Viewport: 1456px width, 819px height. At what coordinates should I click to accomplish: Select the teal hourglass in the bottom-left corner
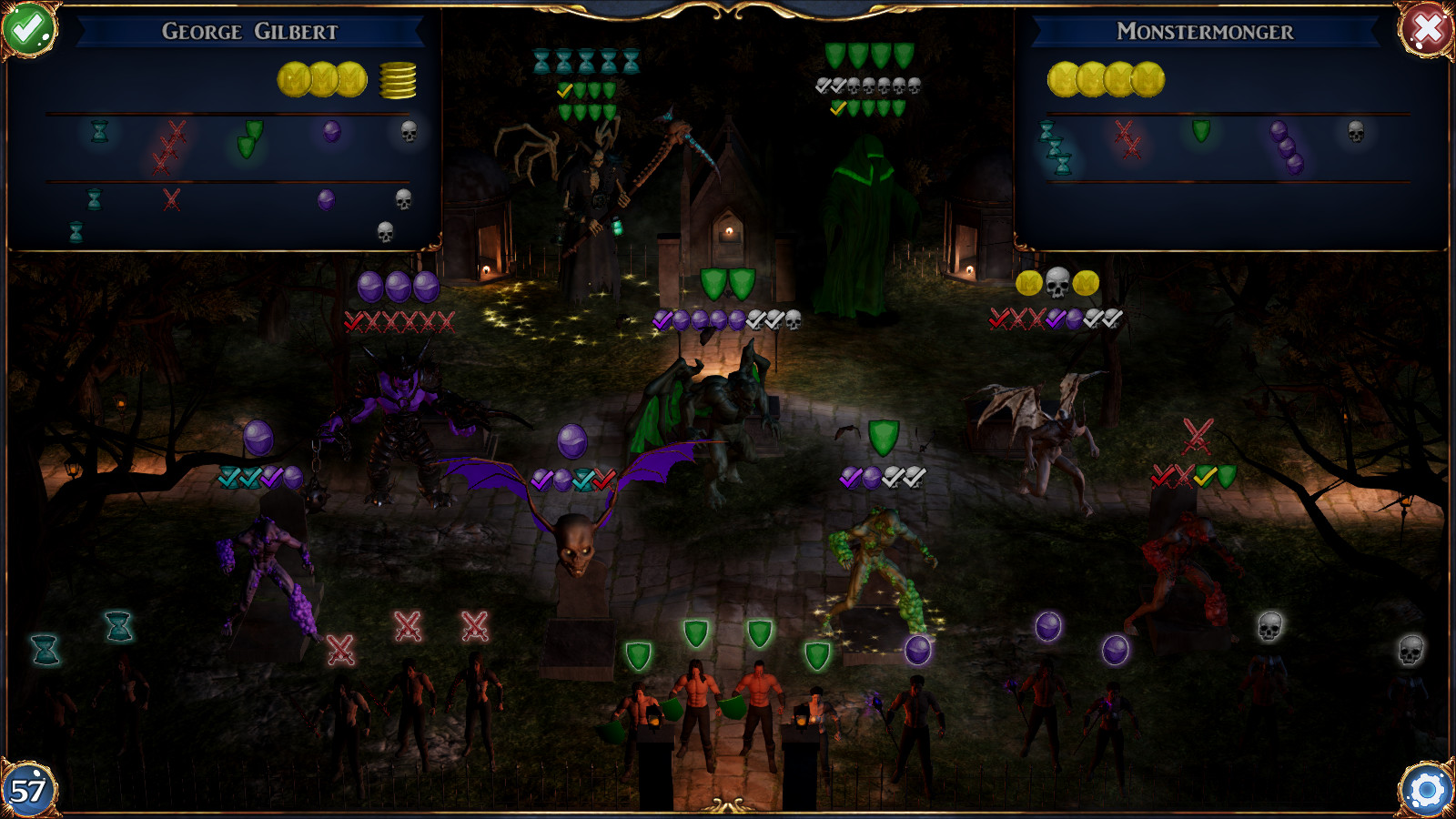point(45,649)
